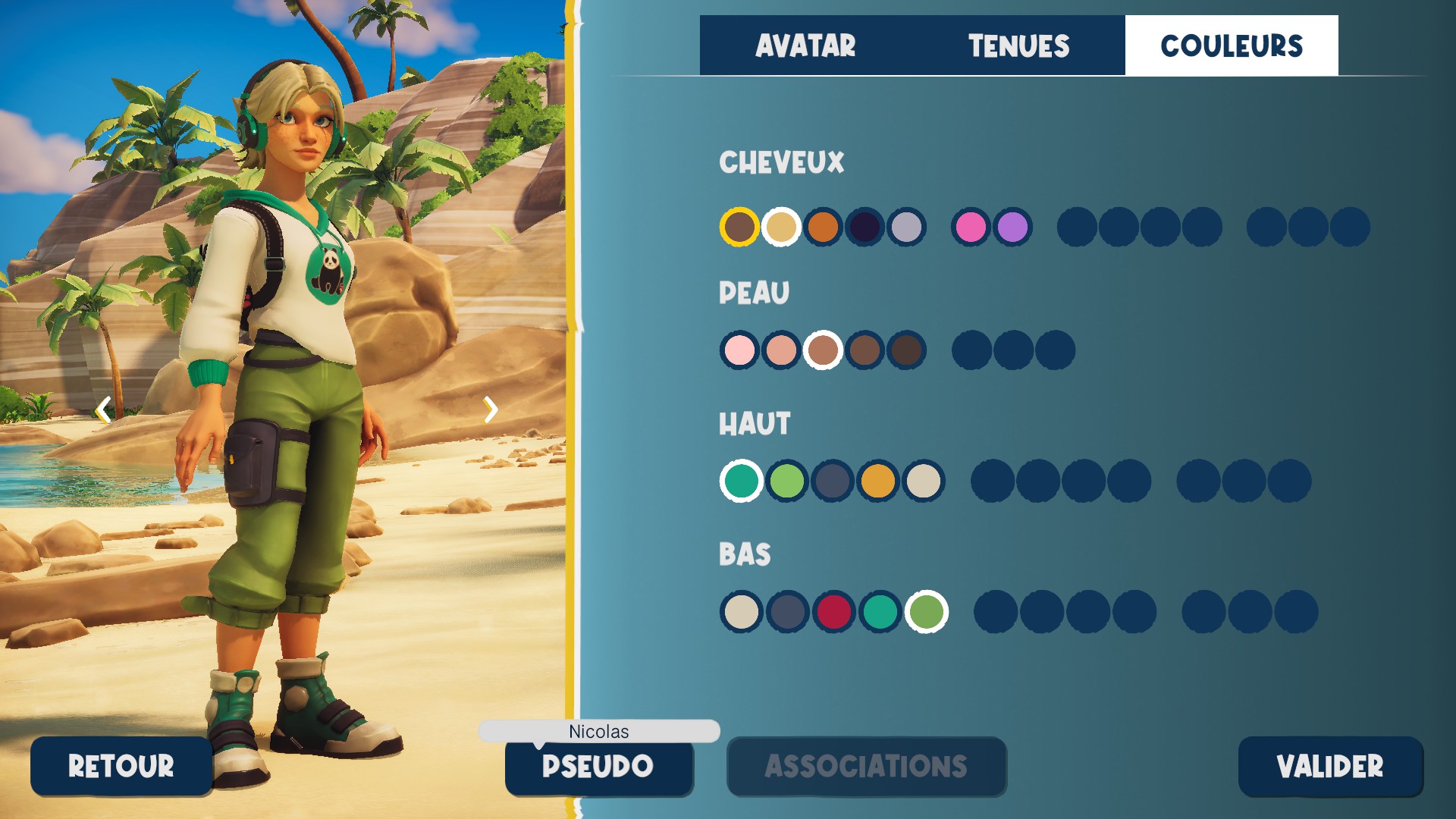Confirm with the Valider button
Image resolution: width=1456 pixels, height=819 pixels.
pos(1330,766)
